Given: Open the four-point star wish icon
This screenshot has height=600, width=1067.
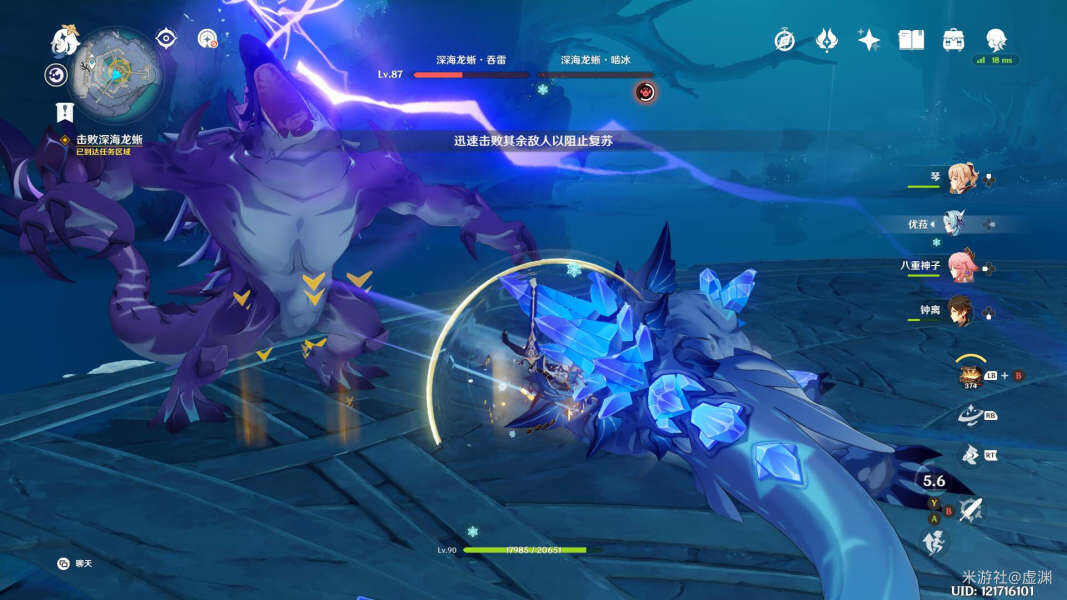Looking at the screenshot, I should point(869,40).
